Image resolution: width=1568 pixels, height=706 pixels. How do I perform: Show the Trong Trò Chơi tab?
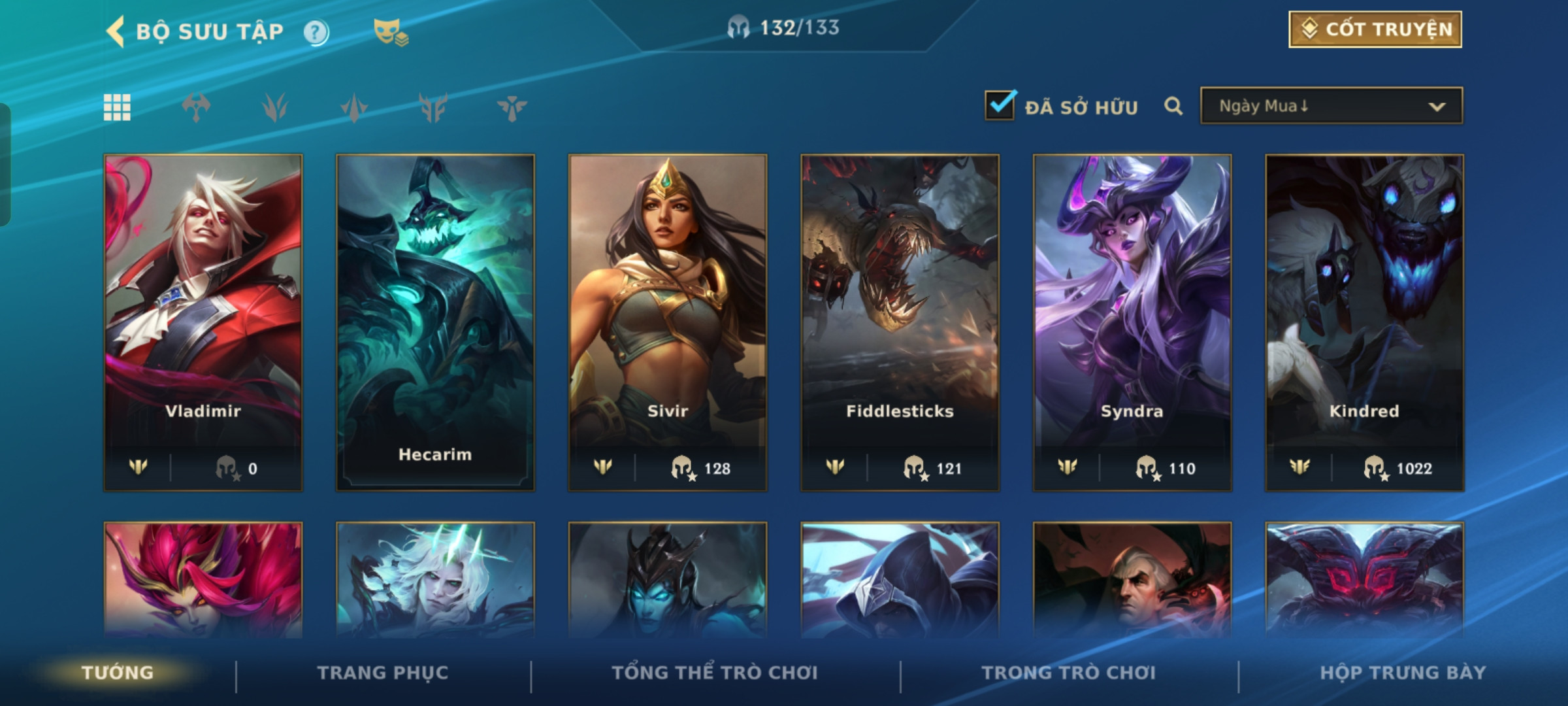coord(1069,673)
